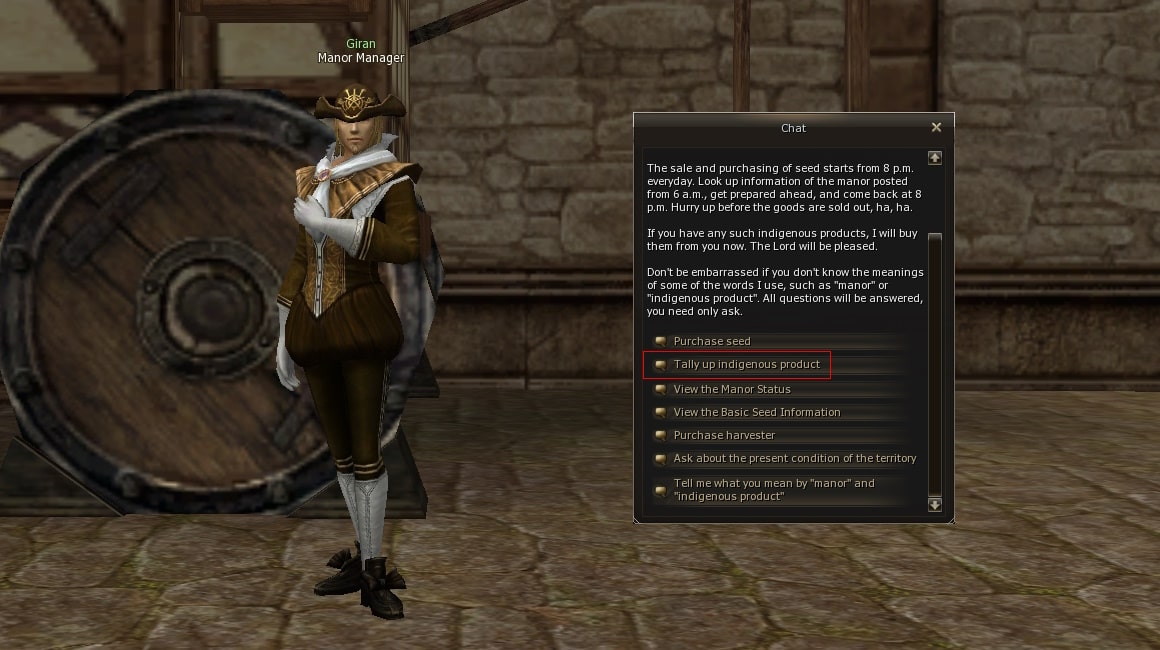Choose the Purchase seed option
The height and width of the screenshot is (650, 1160).
[x=711, y=342]
